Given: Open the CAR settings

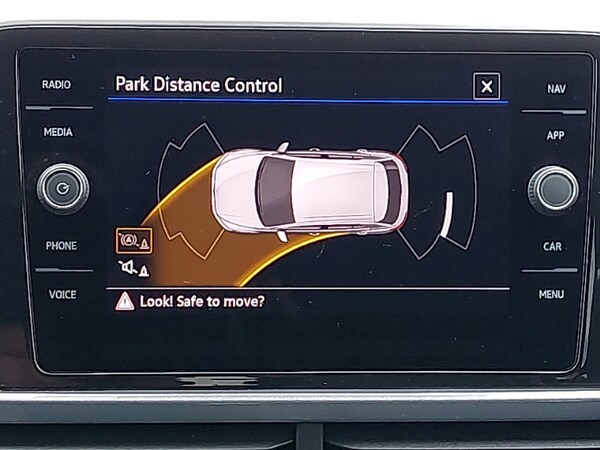Looking at the screenshot, I should tap(552, 246).
